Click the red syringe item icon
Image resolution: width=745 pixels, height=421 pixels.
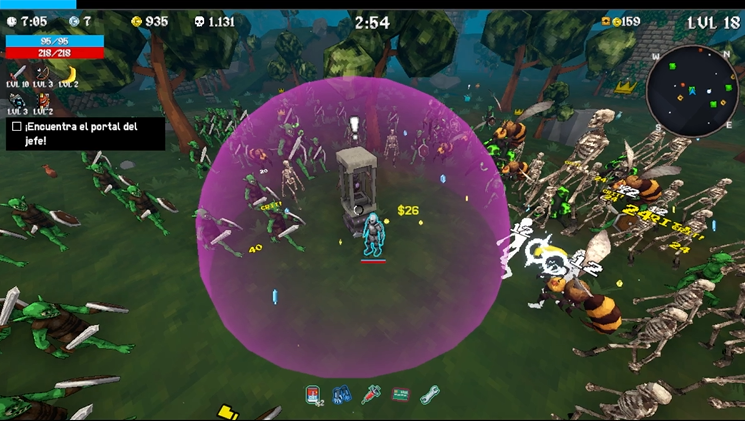(371, 395)
